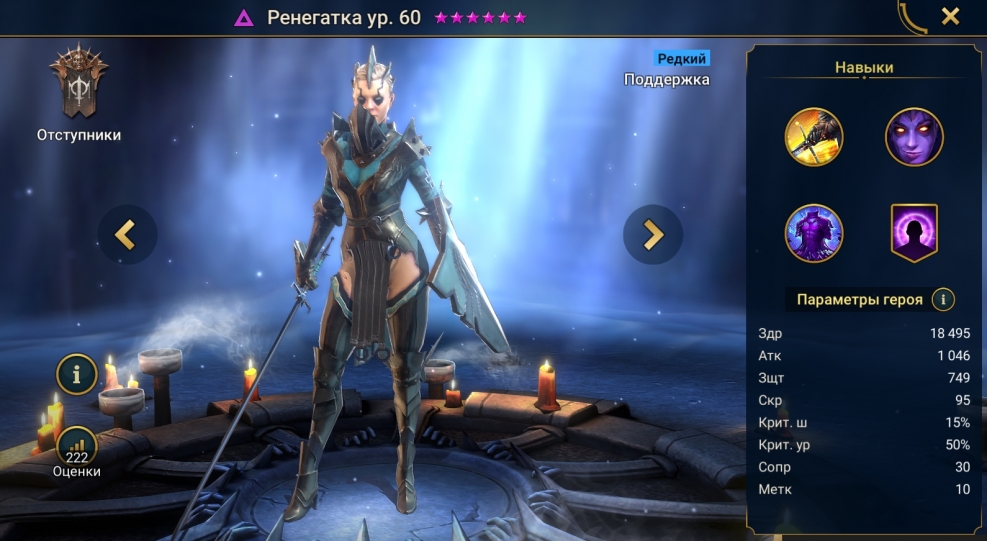Viewport: 987px width, 541px height.
Task: Open the round info button beside the candles
Action: pyautogui.click(x=77, y=373)
